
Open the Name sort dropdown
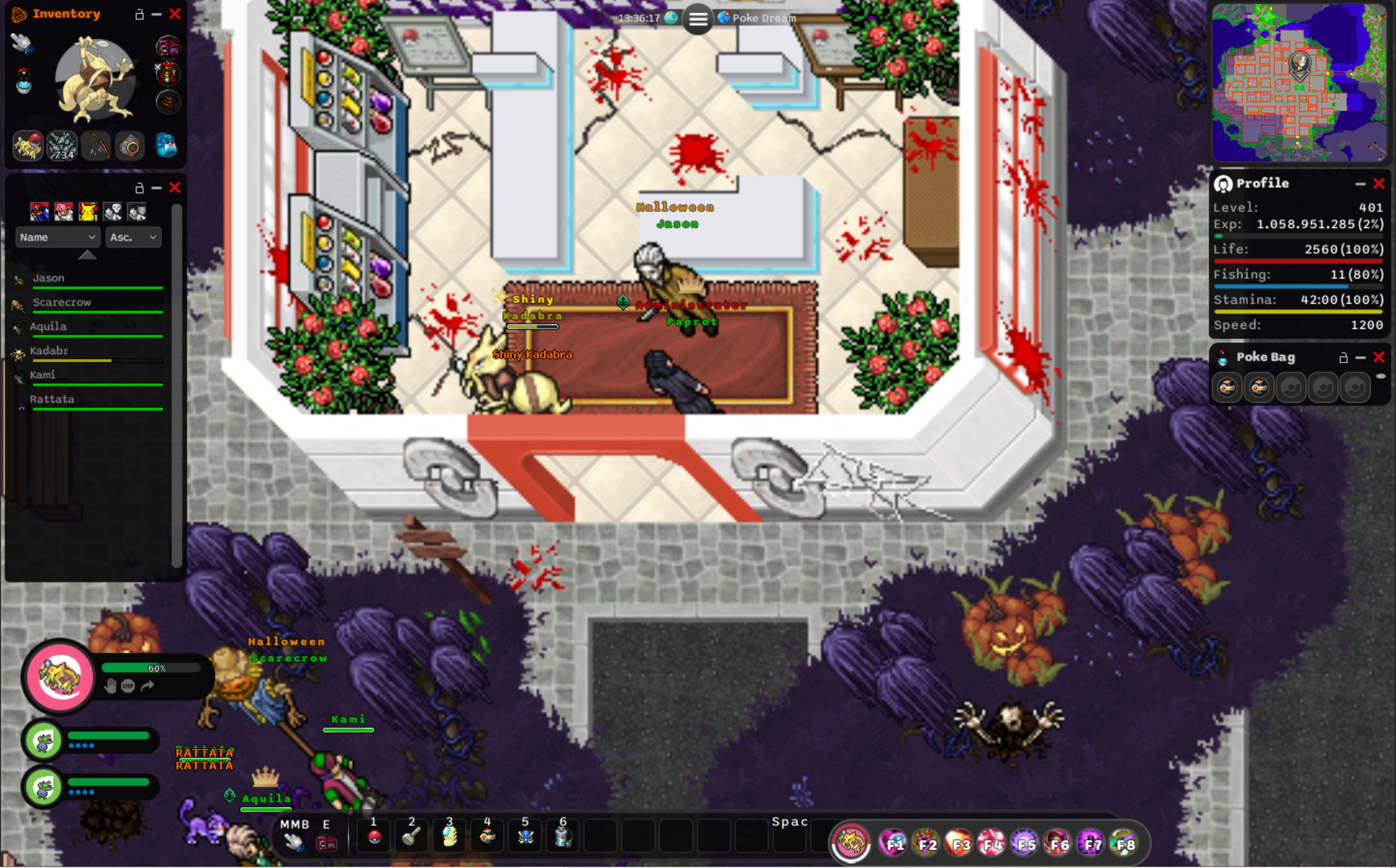pos(58,237)
